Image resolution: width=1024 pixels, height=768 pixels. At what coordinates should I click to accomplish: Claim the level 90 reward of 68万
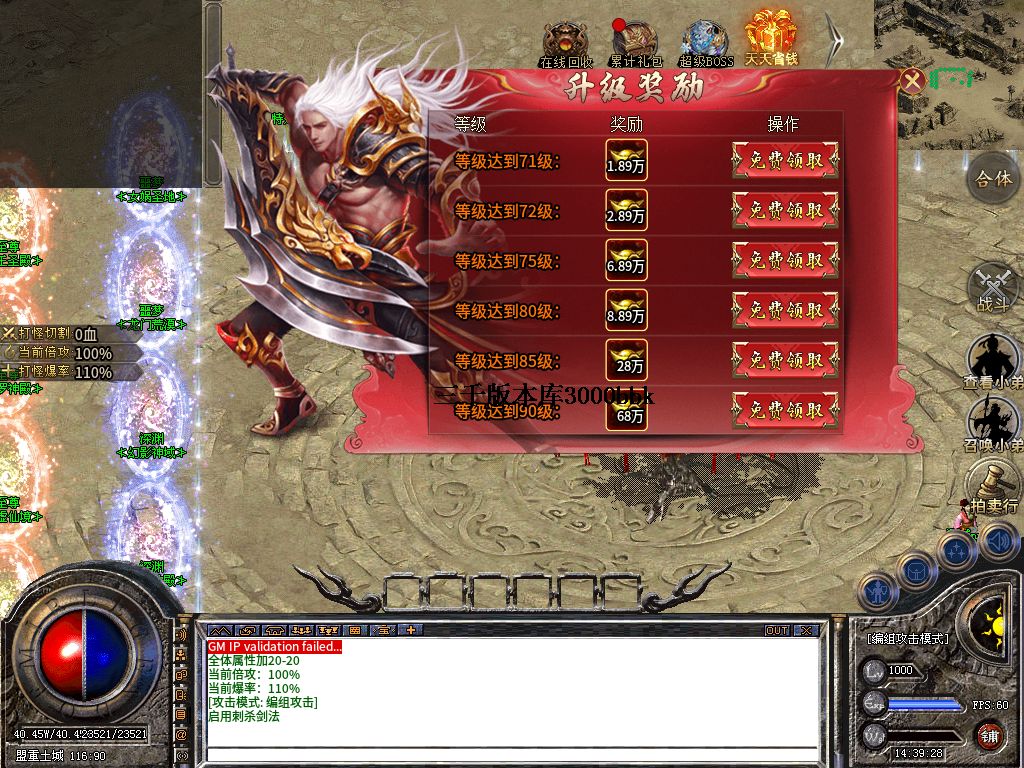[x=785, y=410]
